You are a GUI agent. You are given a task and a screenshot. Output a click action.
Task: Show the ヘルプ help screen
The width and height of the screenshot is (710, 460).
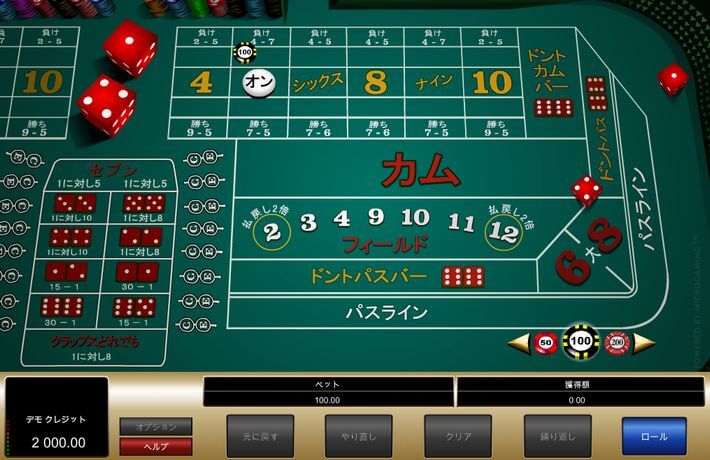click(156, 446)
